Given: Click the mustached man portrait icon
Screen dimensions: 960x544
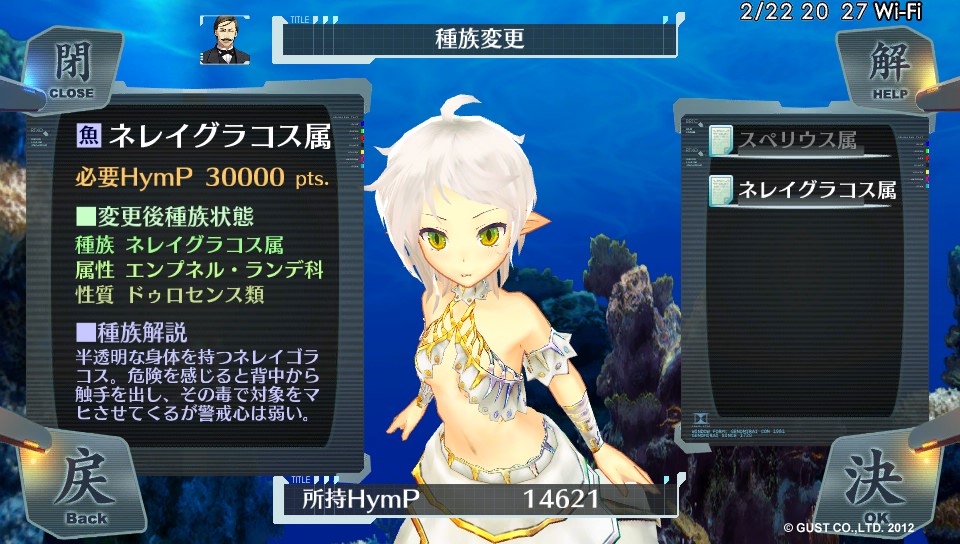Looking at the screenshot, I should (x=225, y=40).
